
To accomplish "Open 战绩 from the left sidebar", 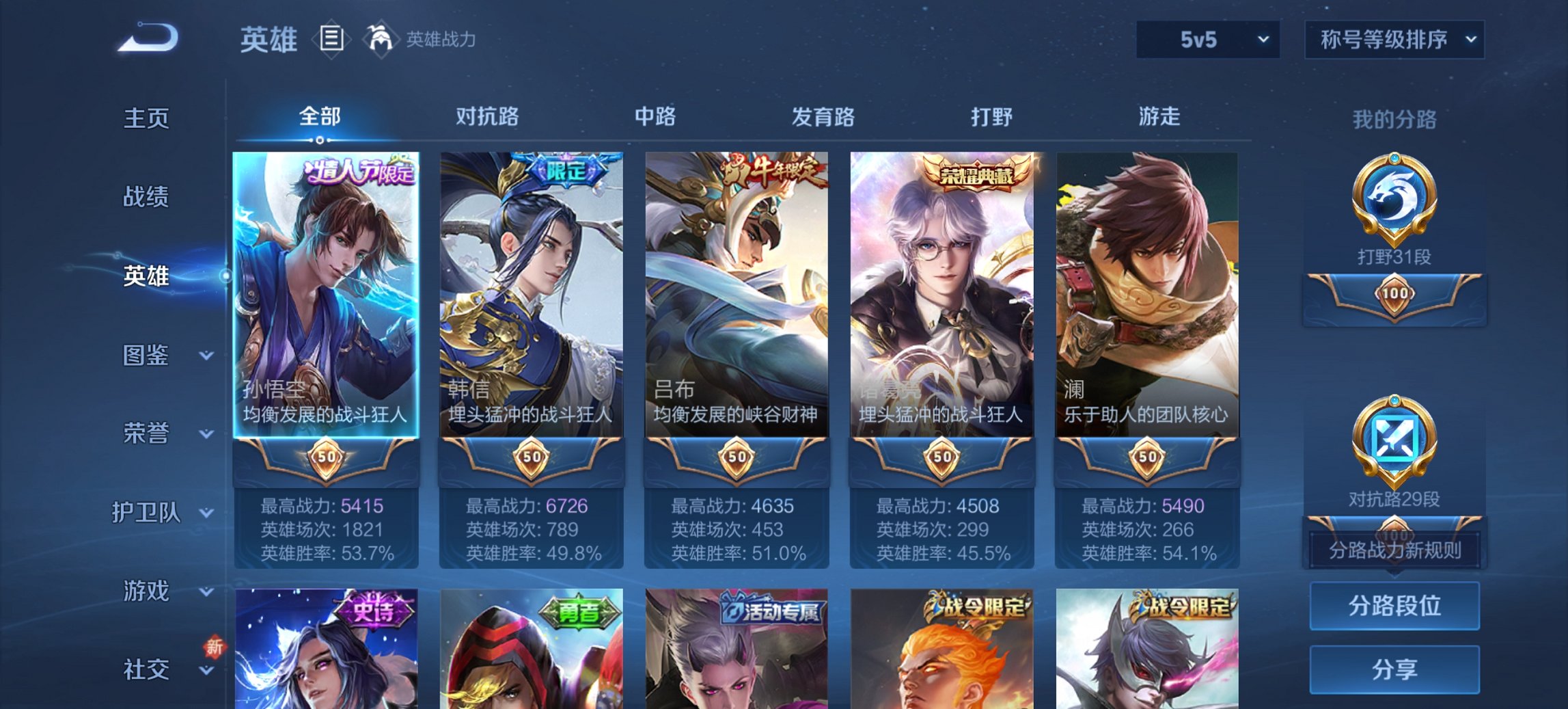I will tap(146, 197).
